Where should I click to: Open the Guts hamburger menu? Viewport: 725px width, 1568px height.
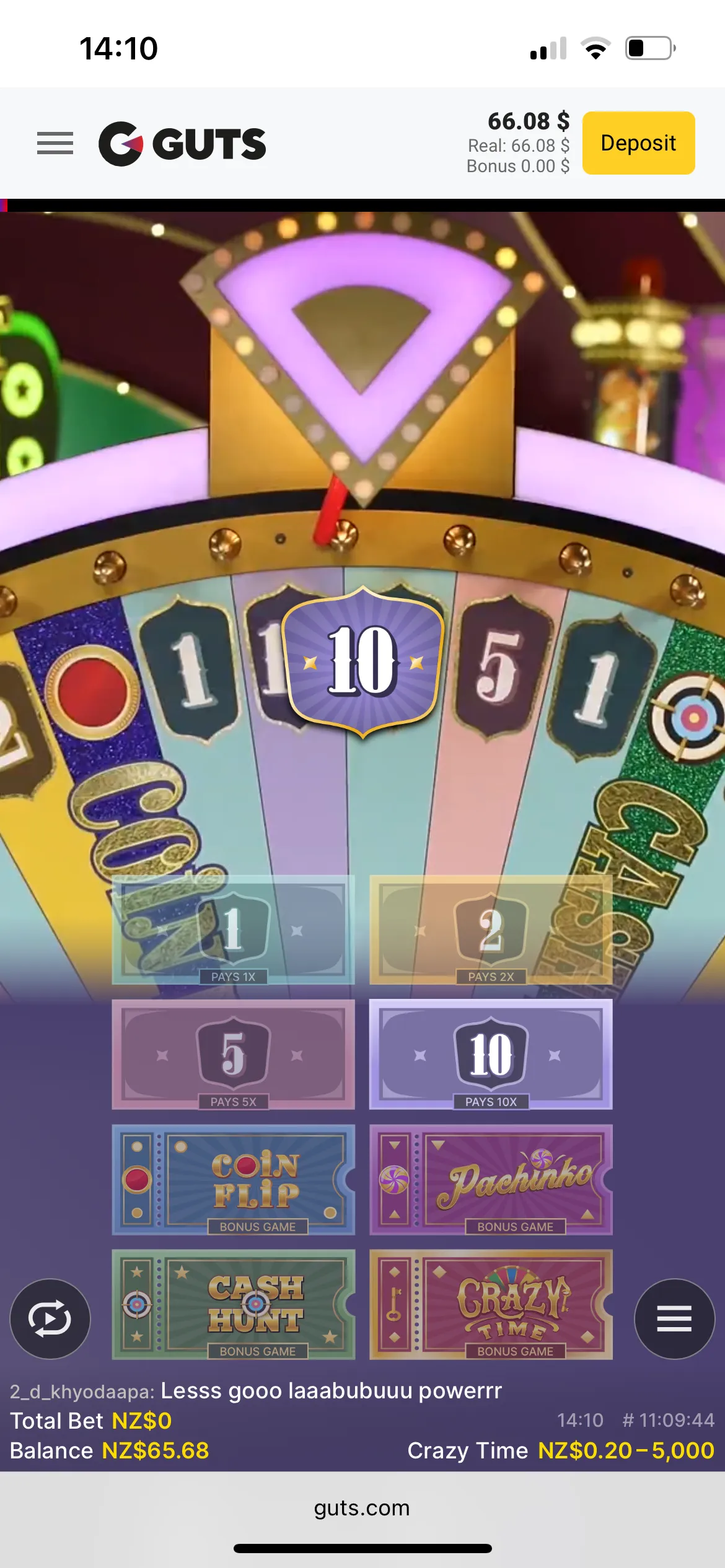pos(55,143)
